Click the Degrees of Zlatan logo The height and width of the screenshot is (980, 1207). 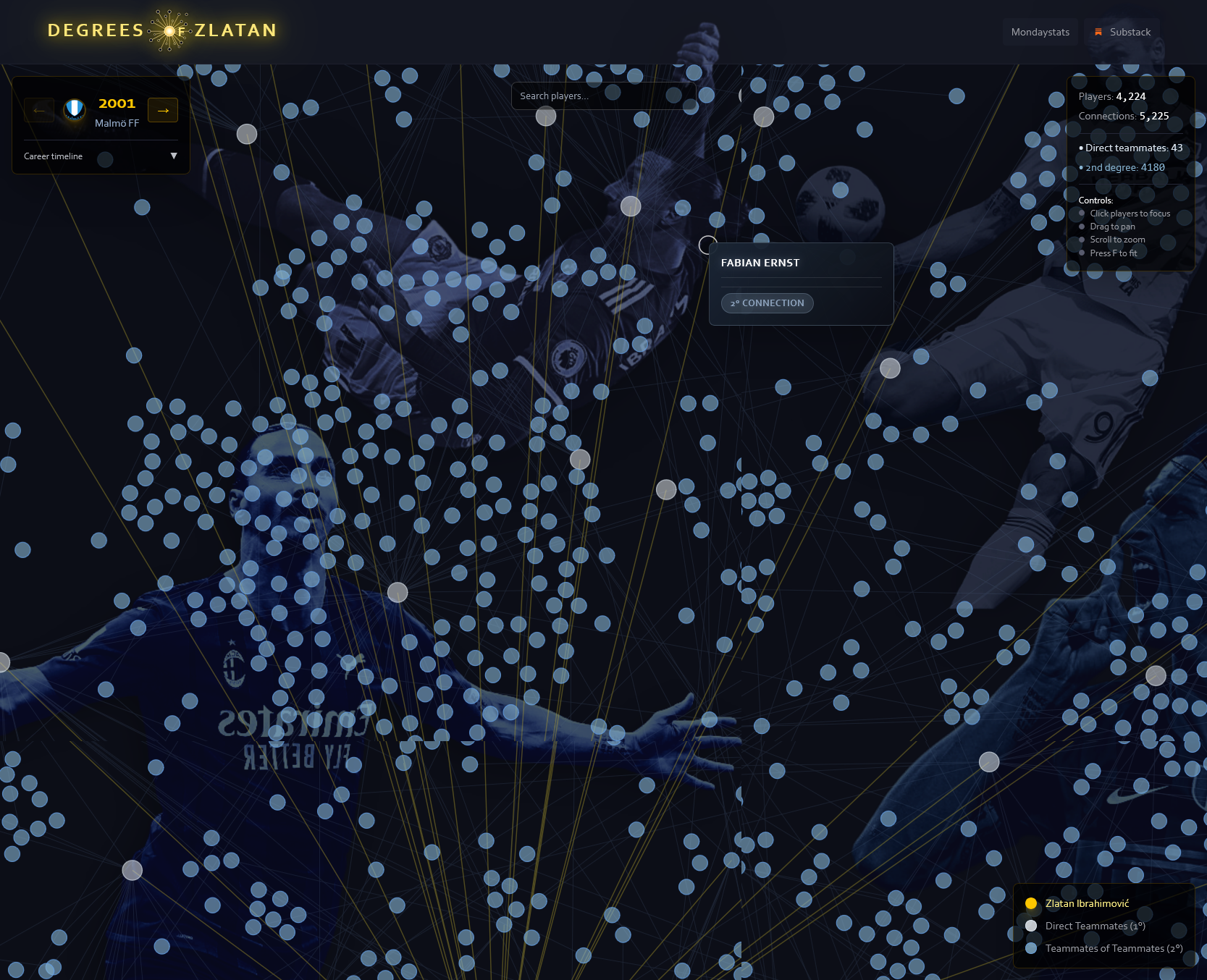point(162,30)
